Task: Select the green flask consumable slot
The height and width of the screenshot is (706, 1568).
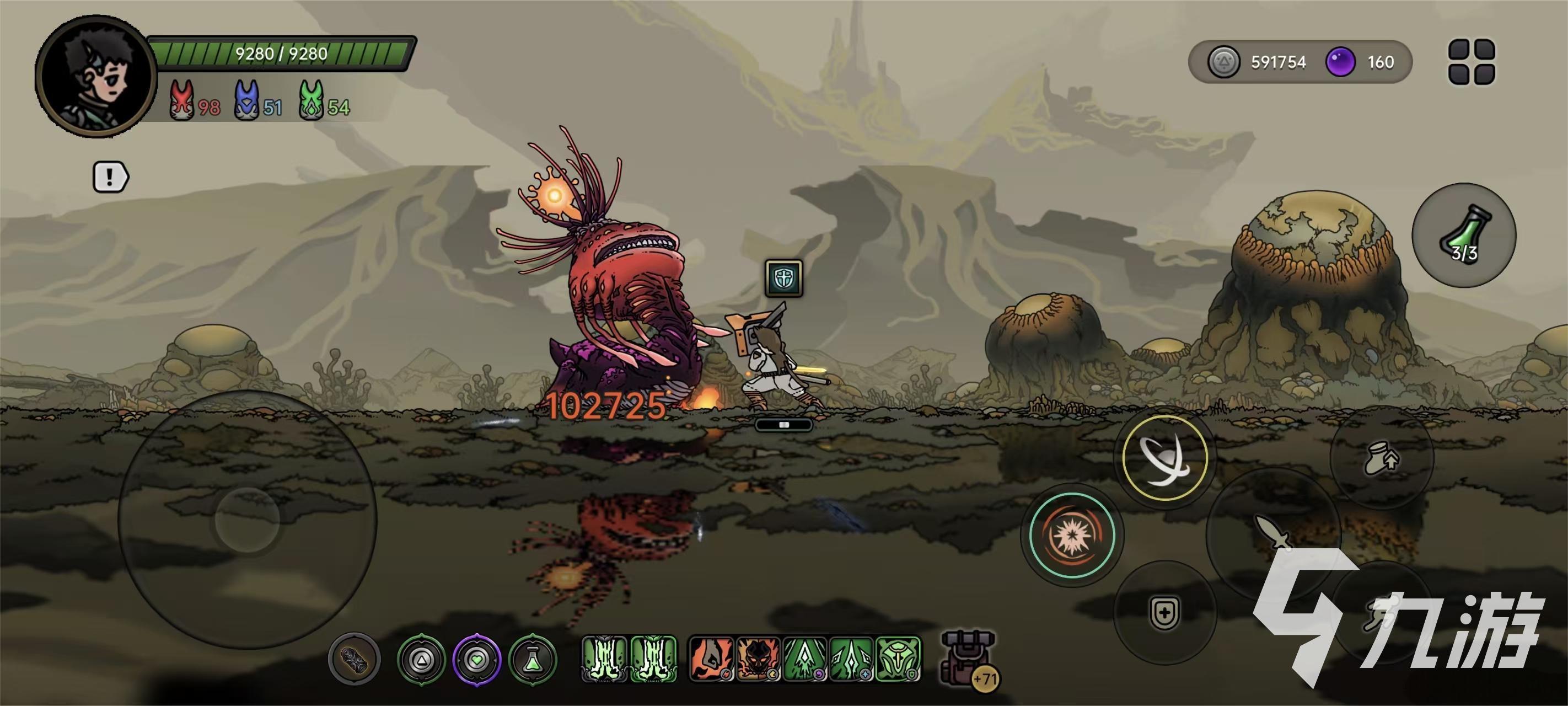Action: pyautogui.click(x=533, y=659)
